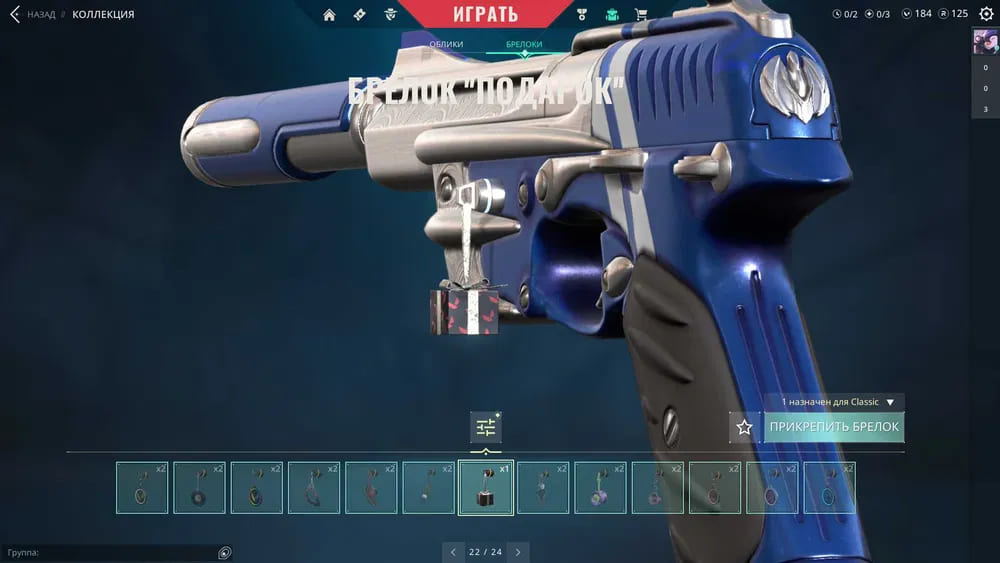
Task: Switch to the БРЕЛОКИ tab
Action: point(524,45)
